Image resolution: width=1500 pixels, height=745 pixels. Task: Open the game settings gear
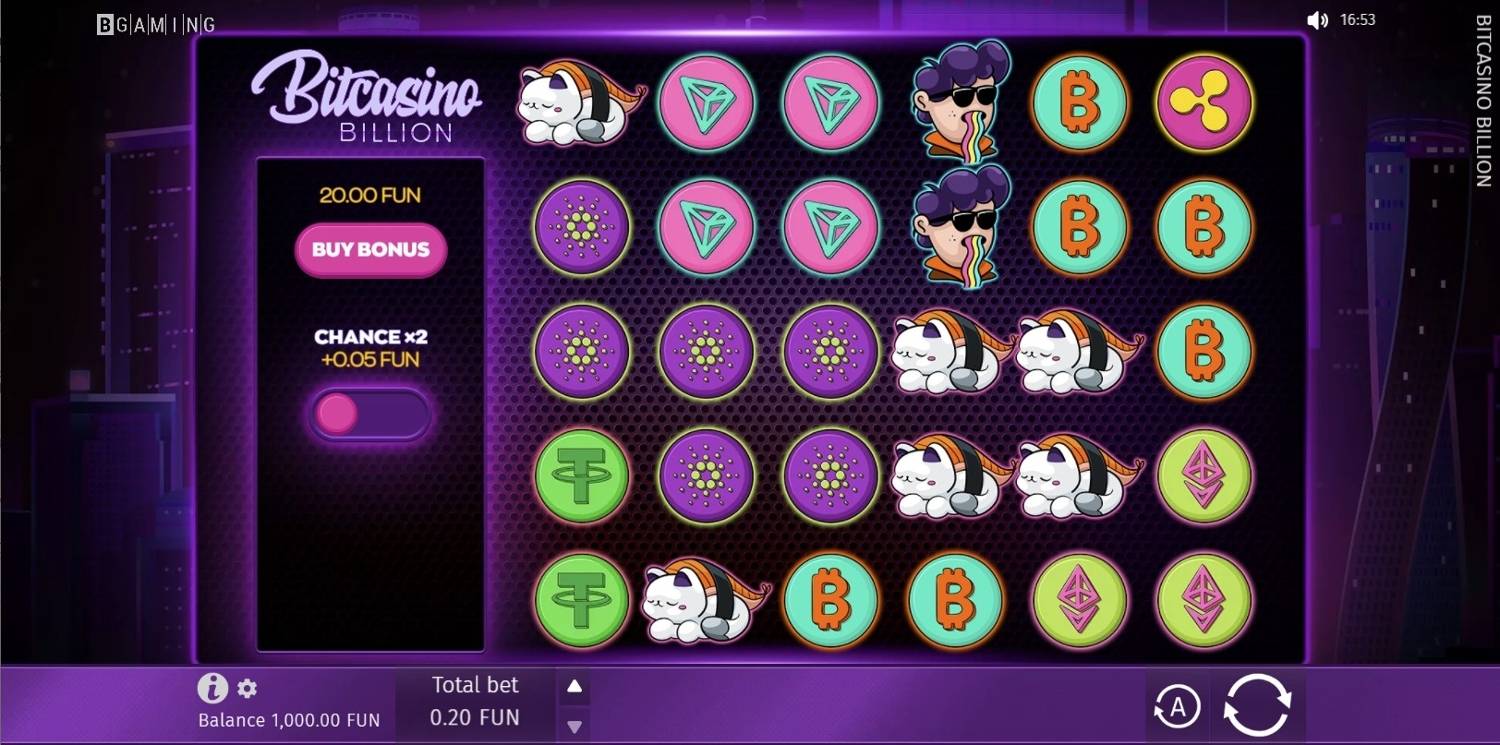click(246, 688)
